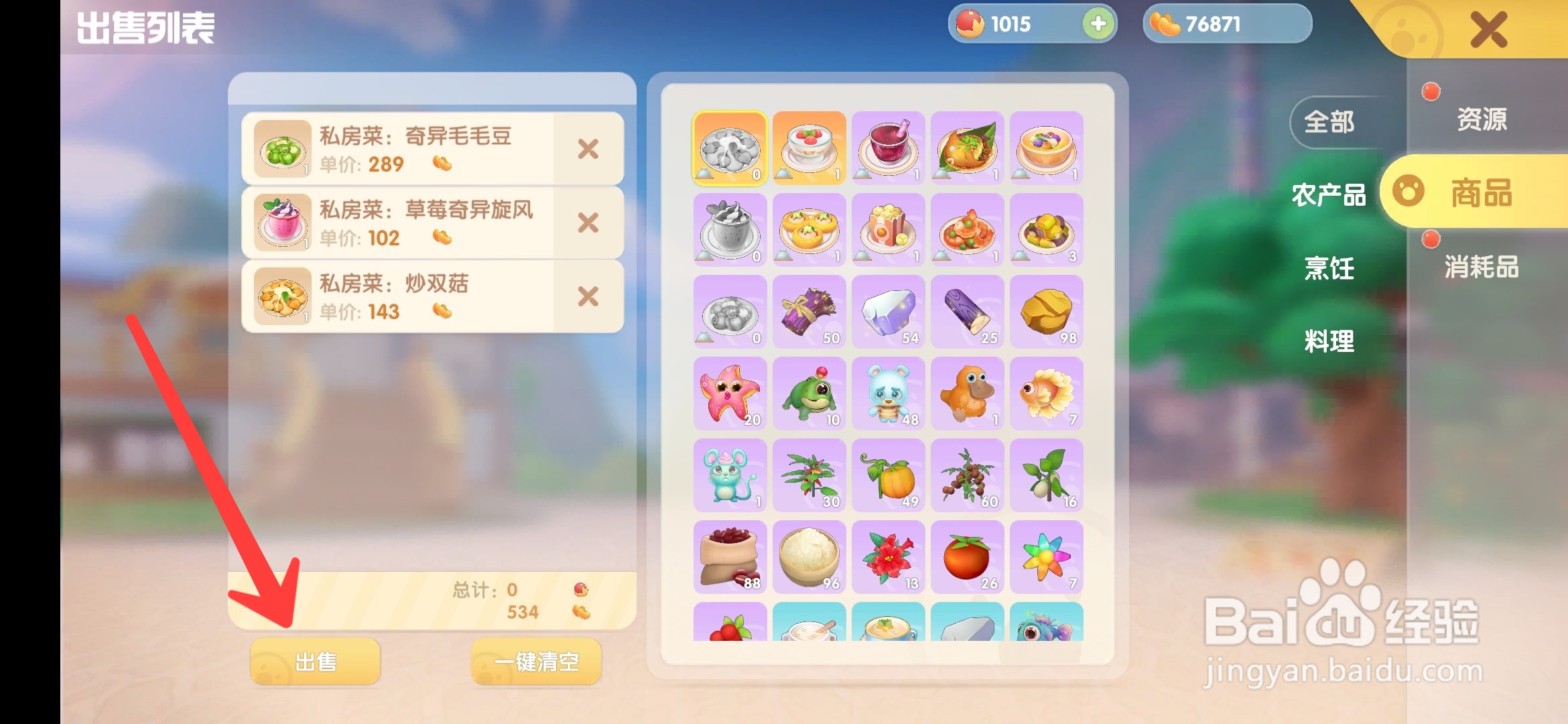The height and width of the screenshot is (724, 1568).
Task: Select the rainbow pinwheel item
Action: click(x=1047, y=558)
